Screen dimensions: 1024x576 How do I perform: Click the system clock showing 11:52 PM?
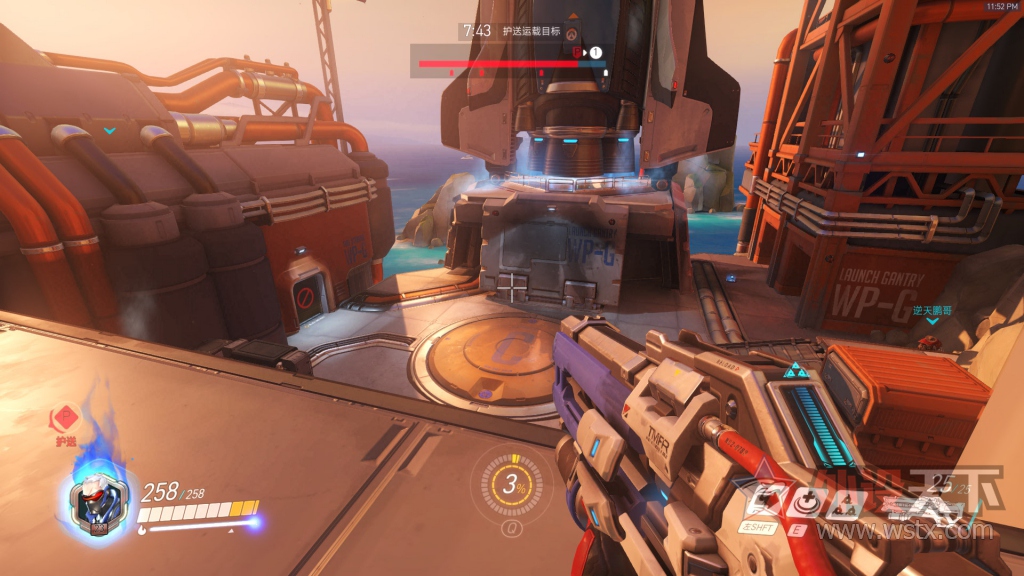1002,6
